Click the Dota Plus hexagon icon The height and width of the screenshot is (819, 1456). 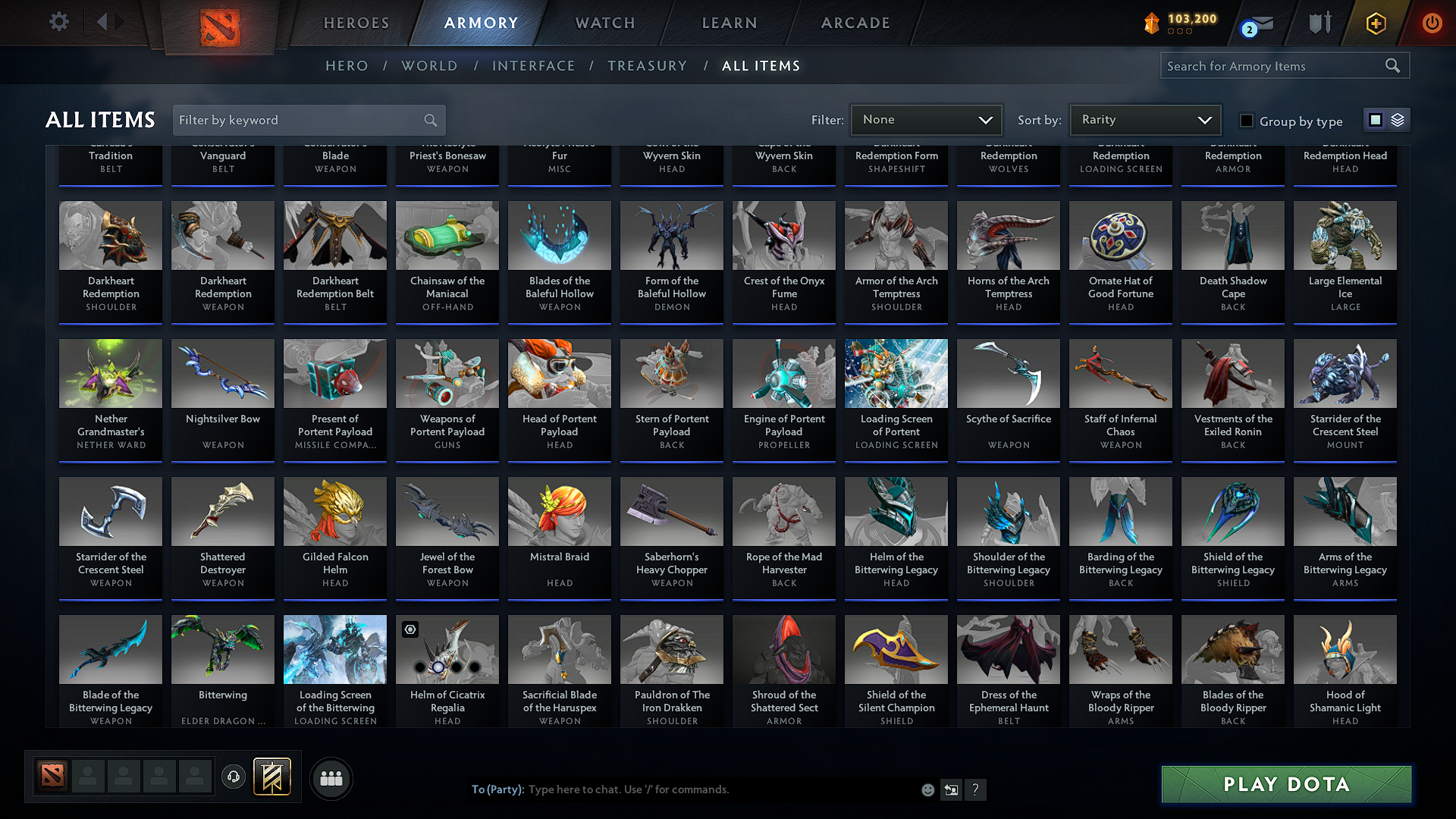pos(1375,23)
